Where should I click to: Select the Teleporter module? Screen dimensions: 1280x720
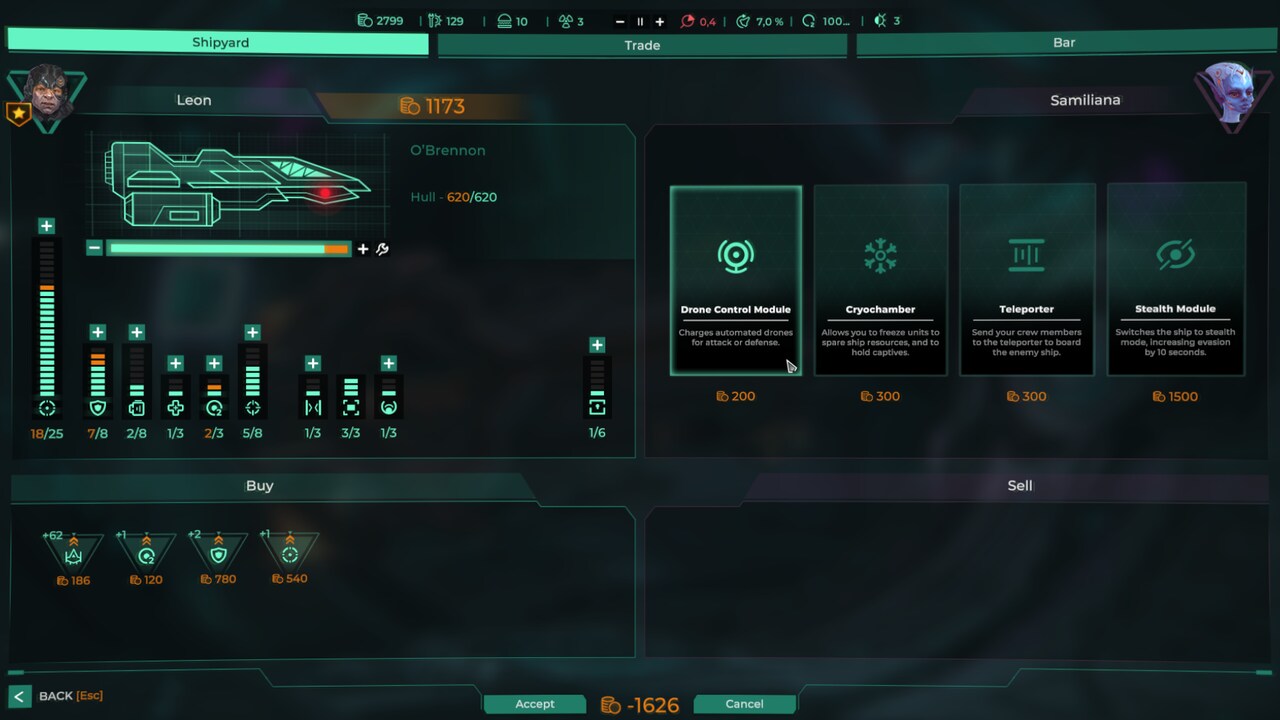(1027, 280)
